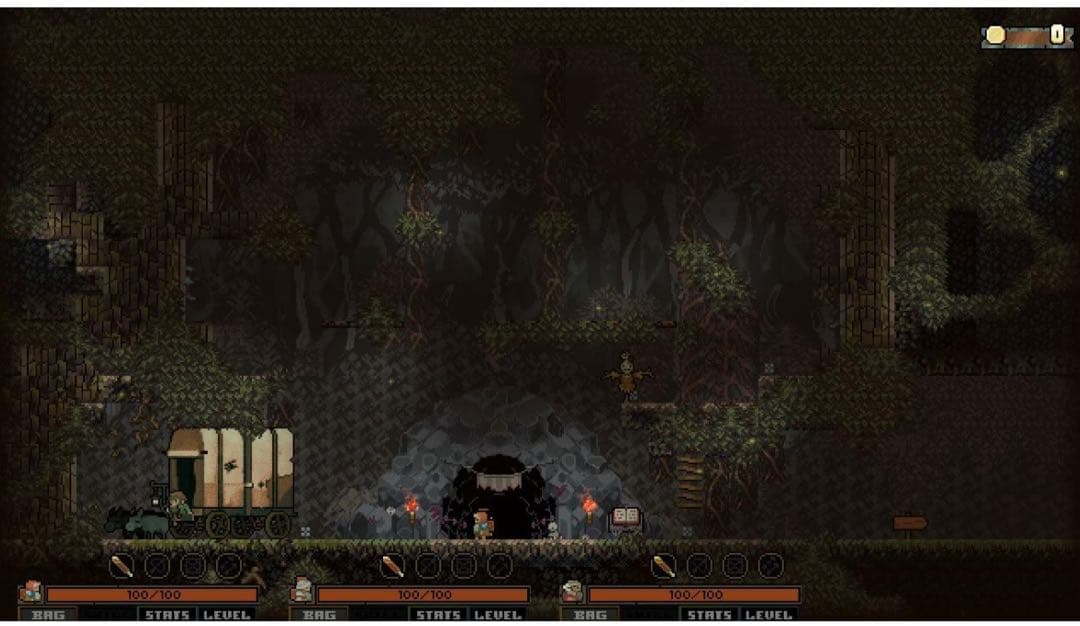
Task: Choose the second hero's wooden club slot
Action: (392, 567)
